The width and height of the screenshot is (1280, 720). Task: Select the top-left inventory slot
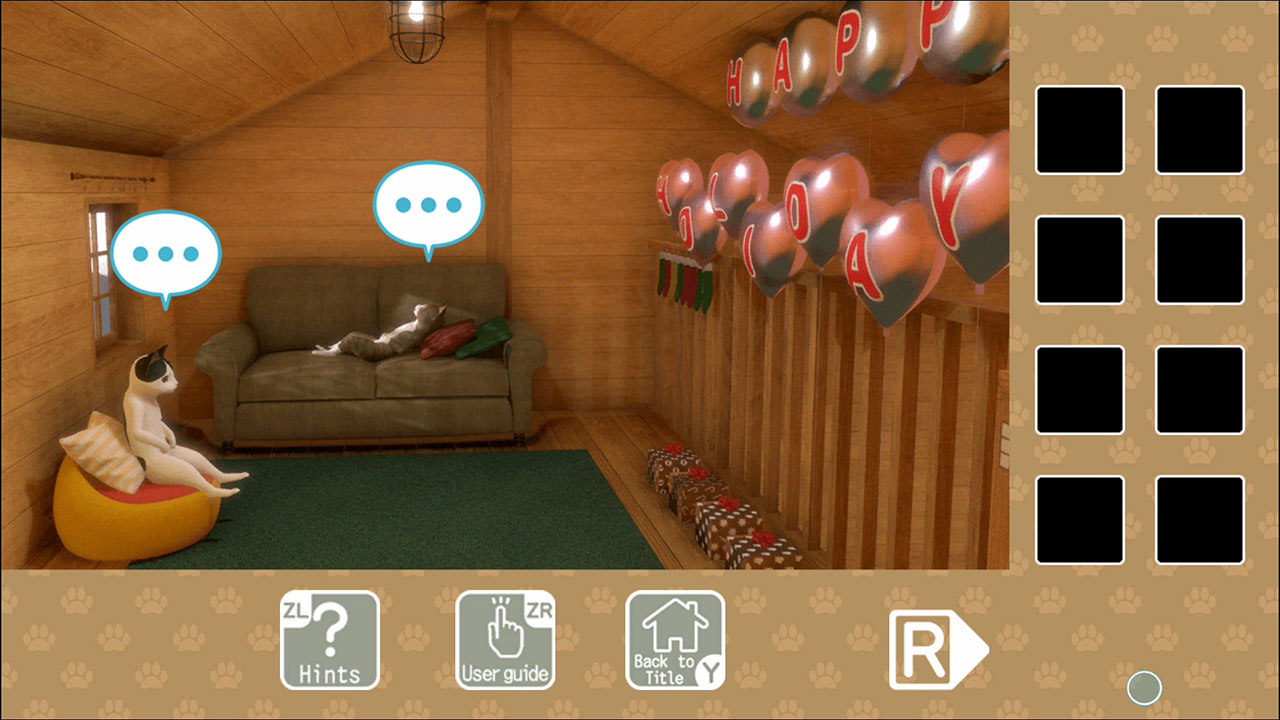pyautogui.click(x=1079, y=129)
